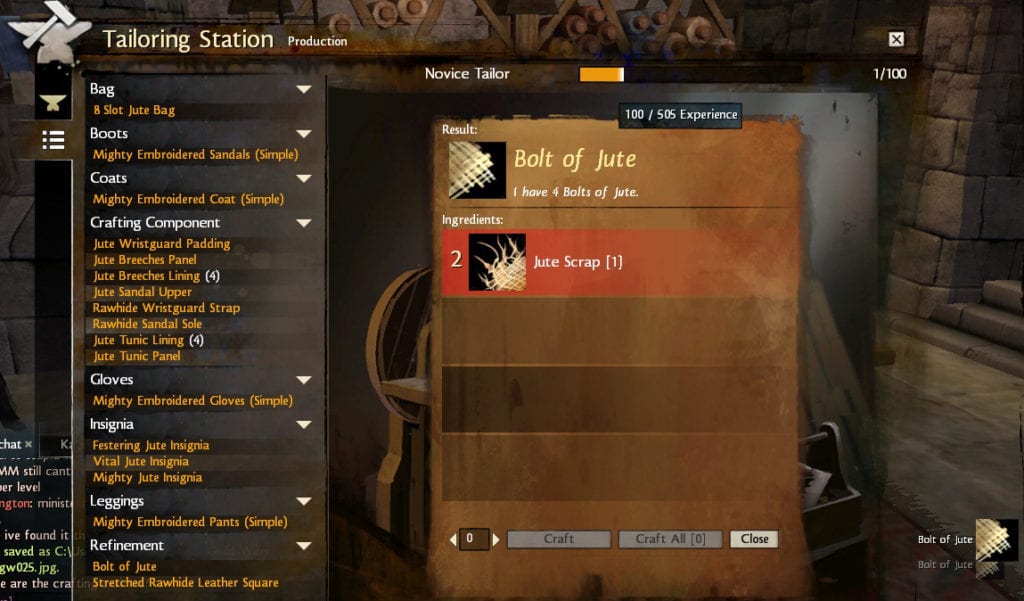Close the Tailoring Station window
1024x601 pixels.
click(896, 39)
